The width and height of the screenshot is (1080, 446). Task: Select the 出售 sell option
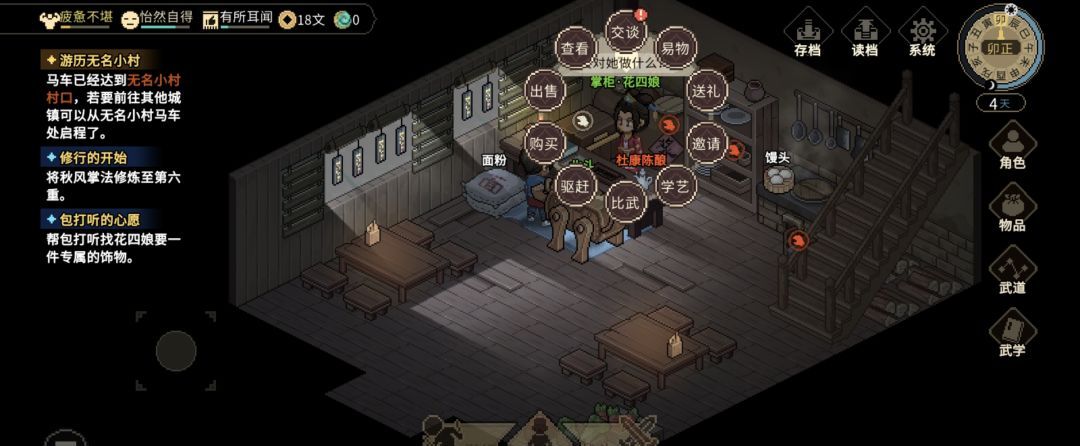pos(546,91)
